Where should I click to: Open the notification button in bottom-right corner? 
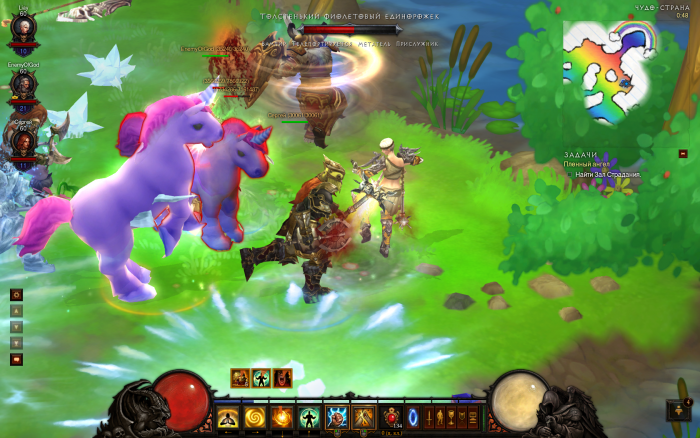click(675, 410)
